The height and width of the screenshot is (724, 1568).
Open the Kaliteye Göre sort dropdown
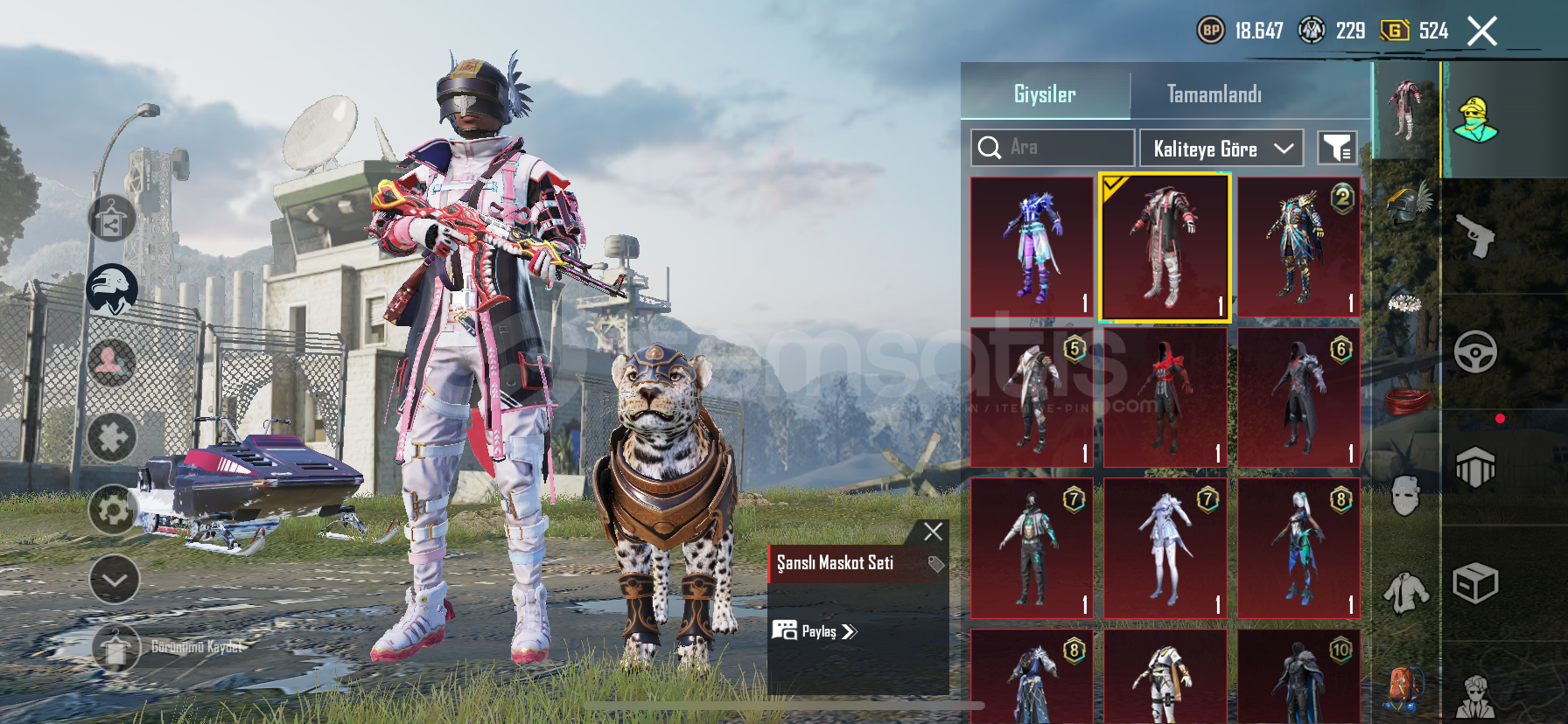1221,149
